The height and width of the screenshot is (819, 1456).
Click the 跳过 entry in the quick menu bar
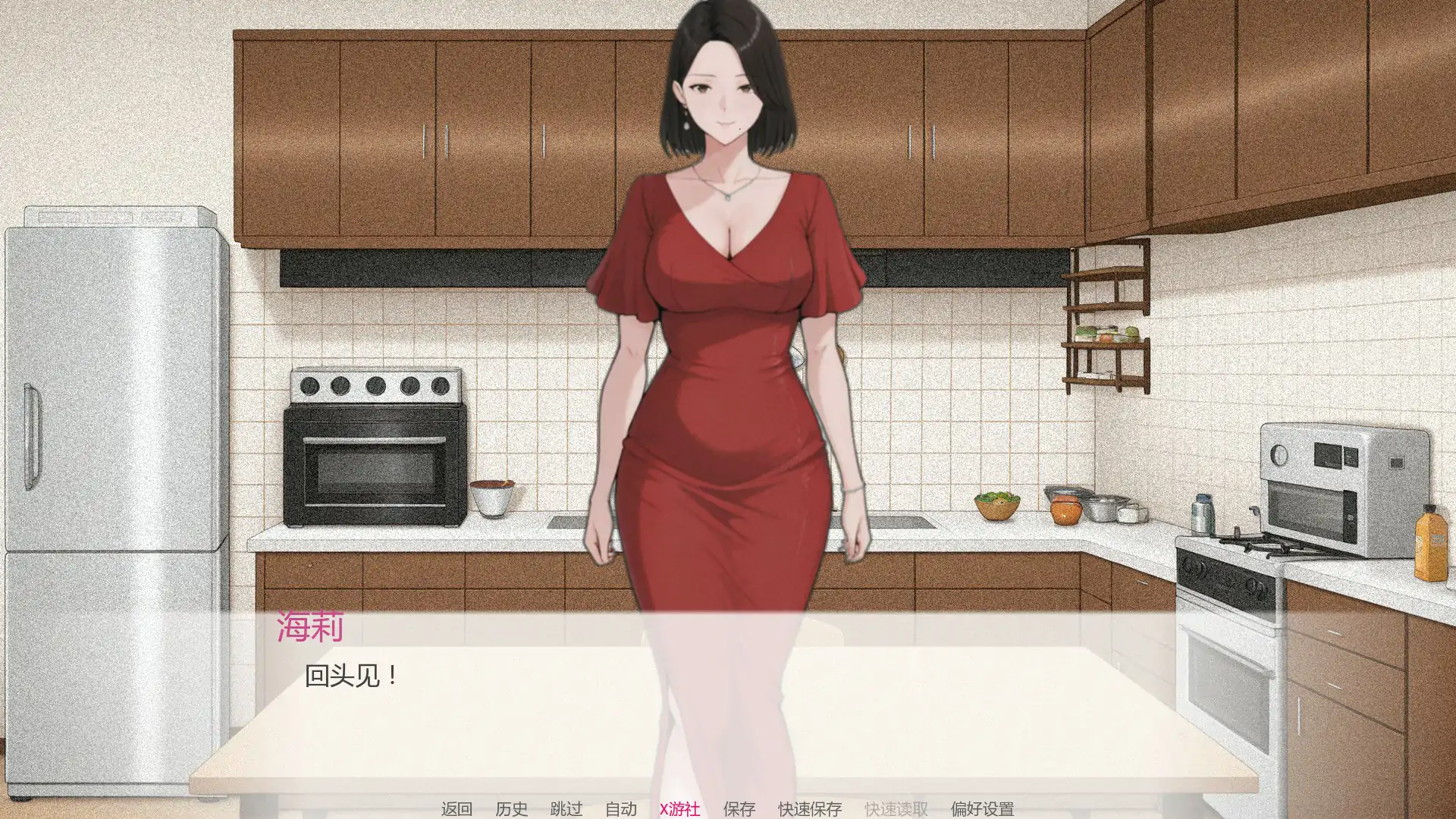566,808
